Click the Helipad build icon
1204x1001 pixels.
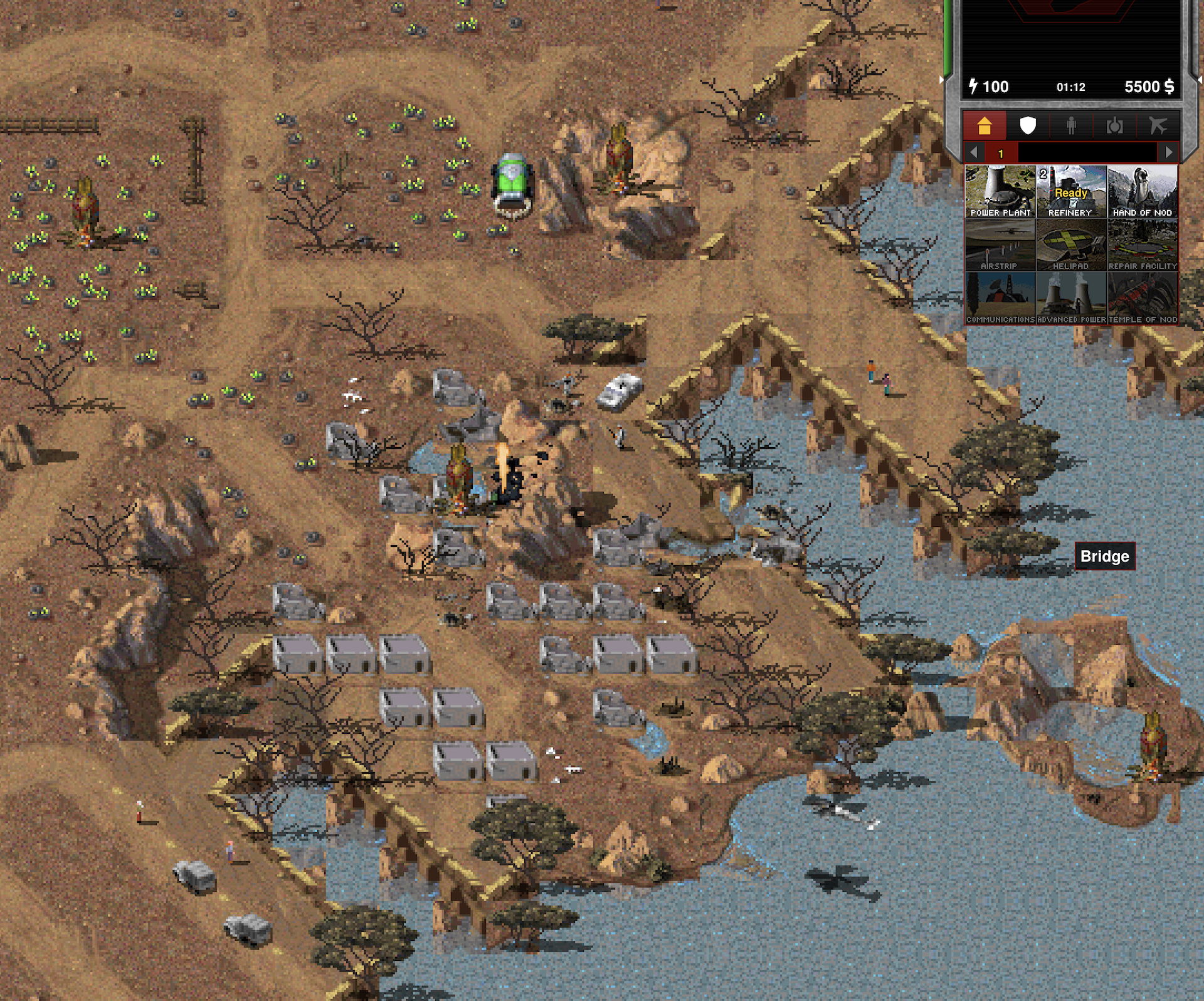(1071, 245)
